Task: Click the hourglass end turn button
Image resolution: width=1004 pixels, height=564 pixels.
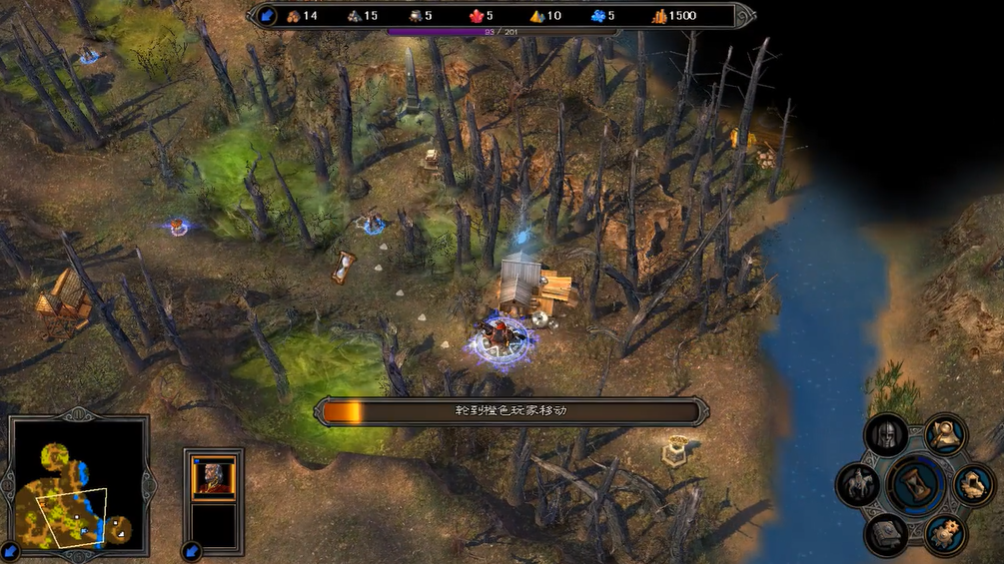Action: [916, 484]
